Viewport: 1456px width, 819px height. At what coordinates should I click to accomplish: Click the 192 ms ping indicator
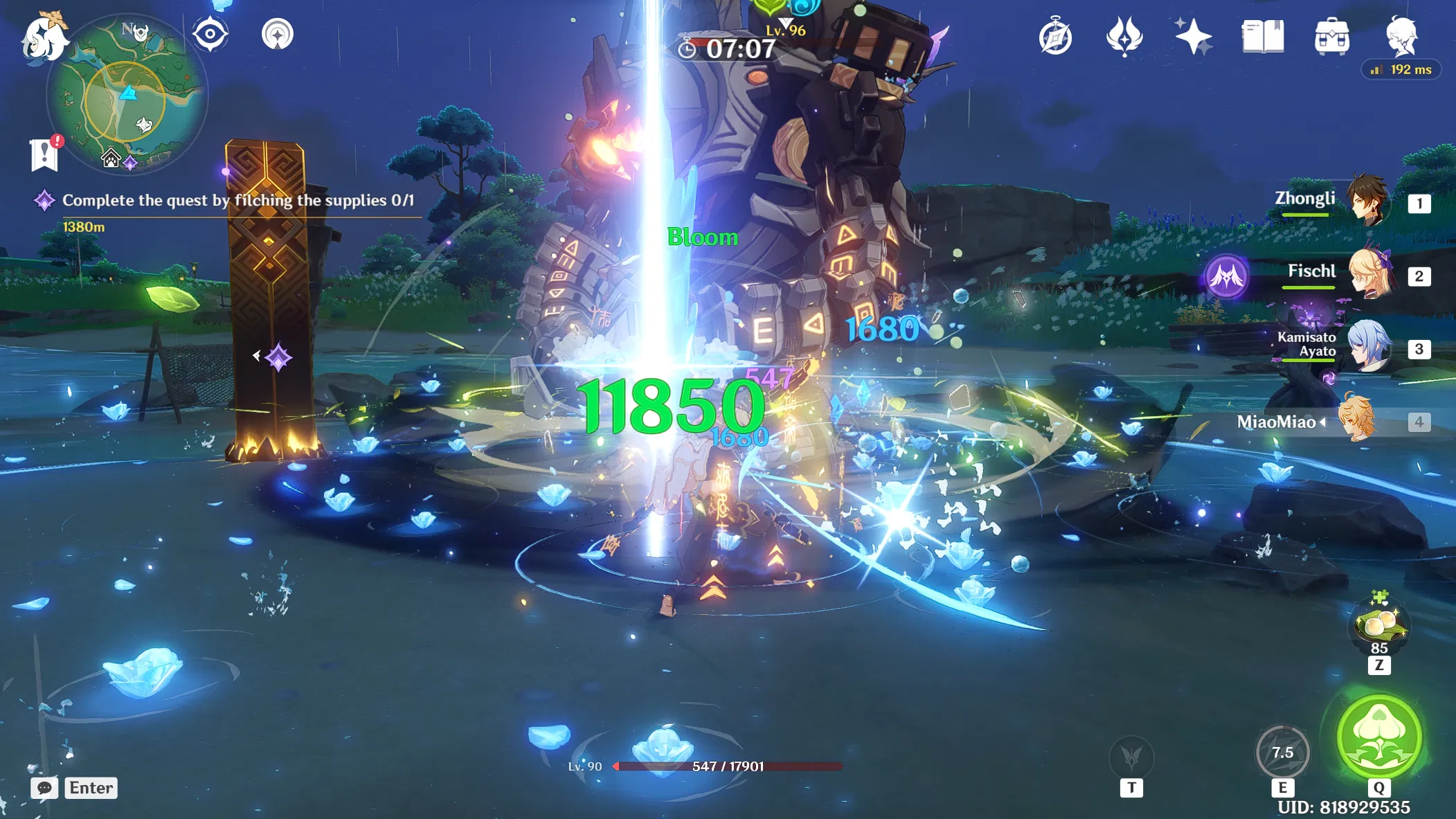coord(1401,69)
